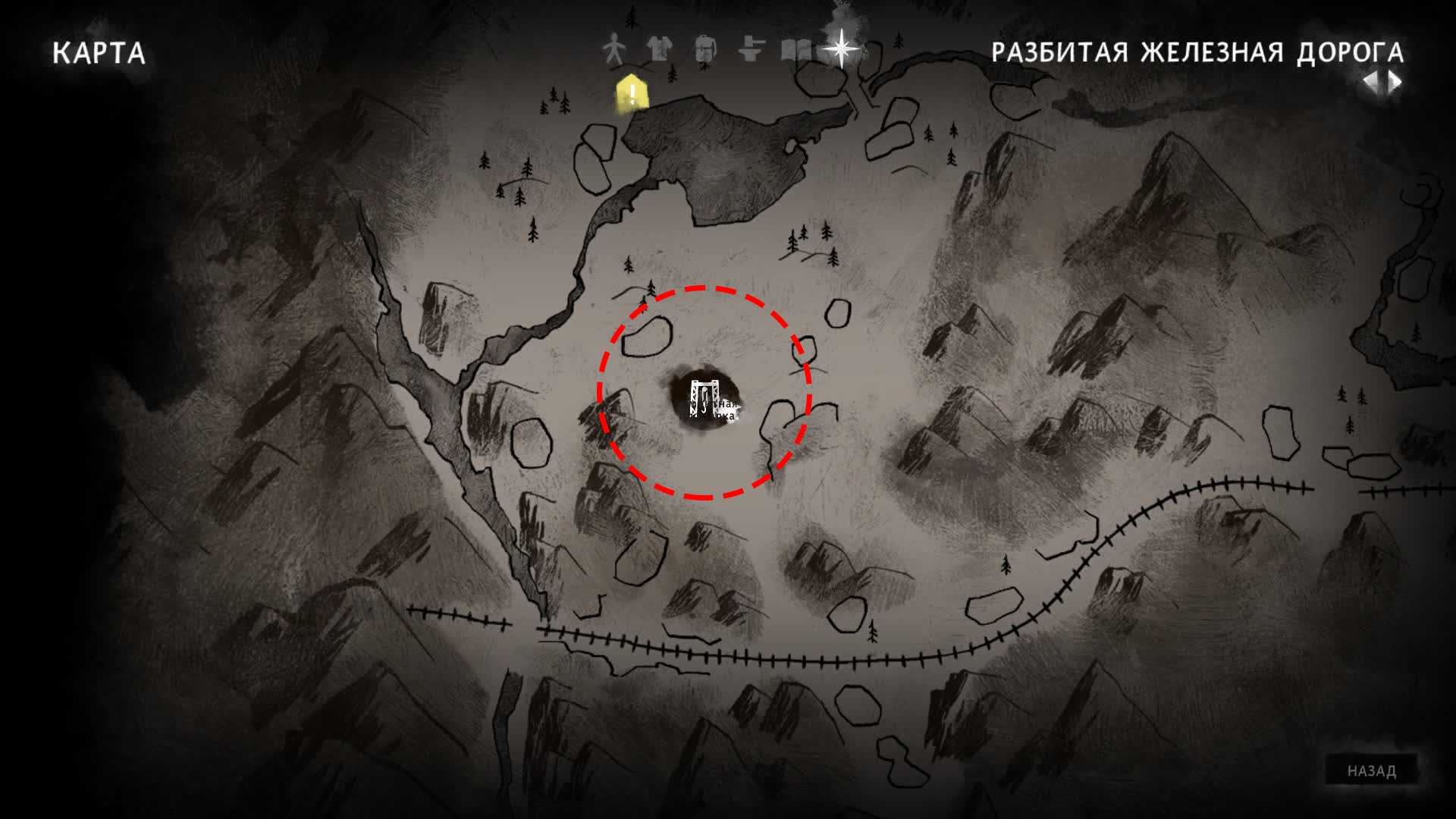
Task: Open the backpack inventory tab
Action: coord(704,50)
